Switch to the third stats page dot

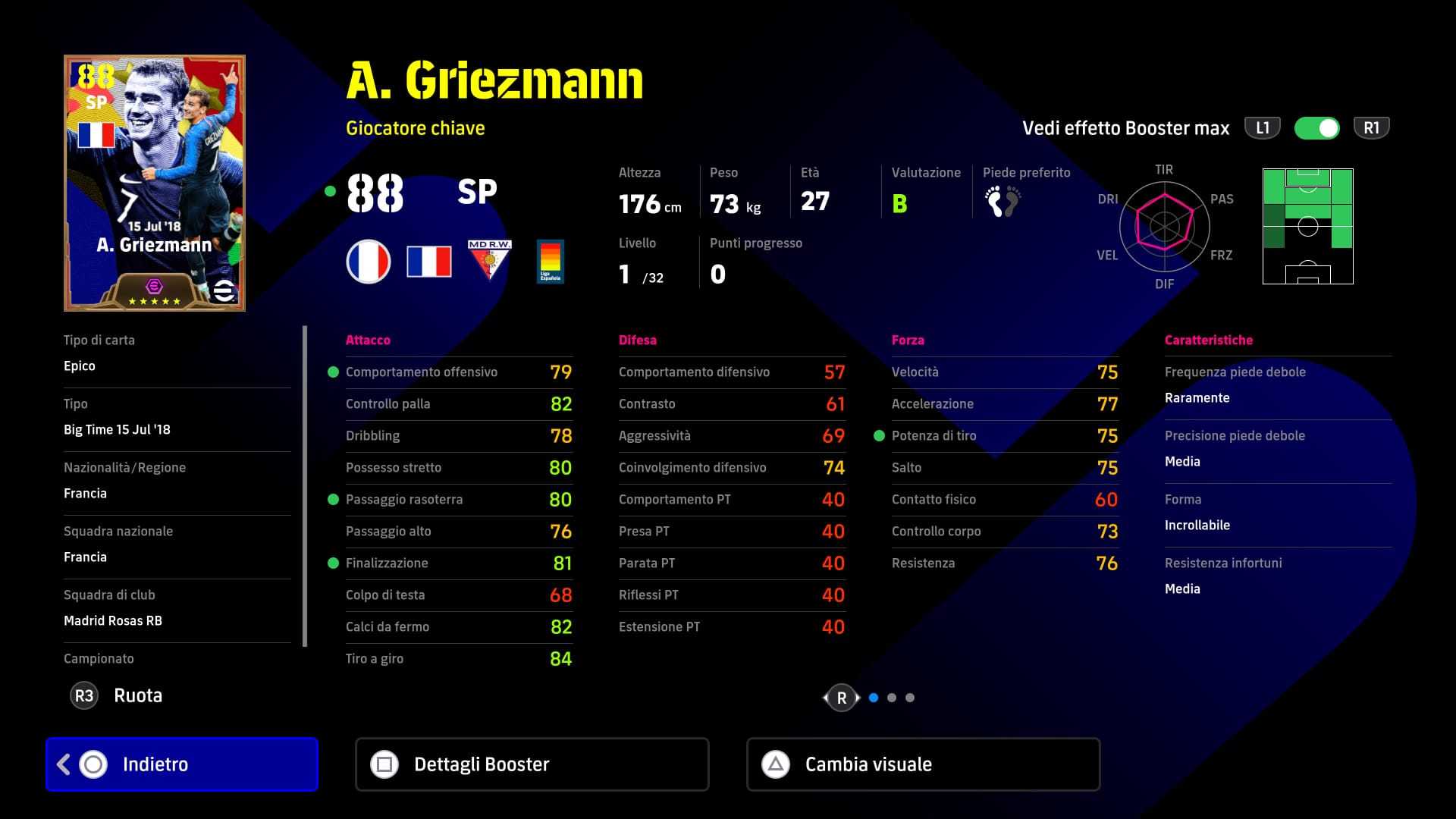(x=910, y=698)
